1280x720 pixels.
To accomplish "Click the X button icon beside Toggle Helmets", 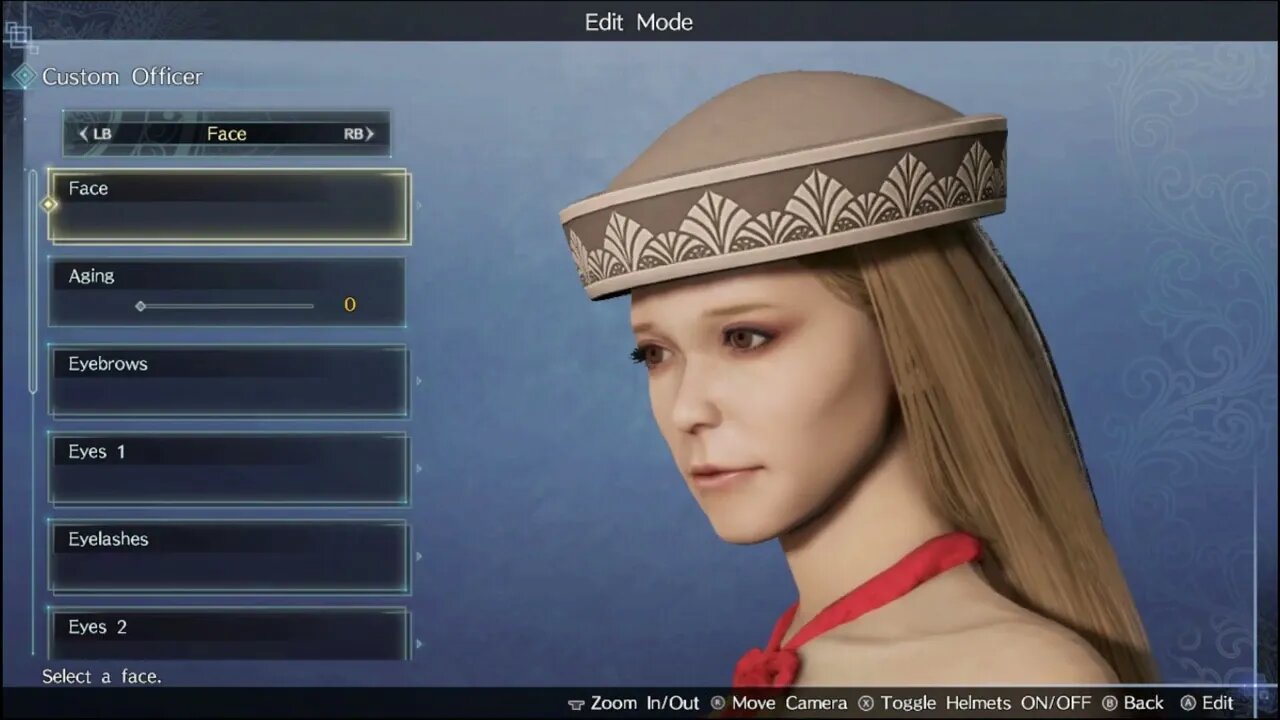I will [864, 703].
